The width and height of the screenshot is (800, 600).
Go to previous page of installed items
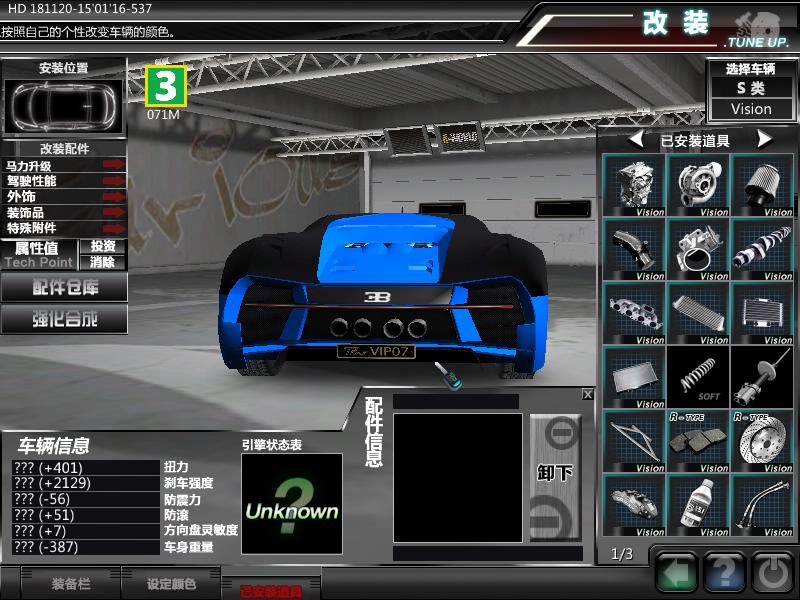point(635,140)
